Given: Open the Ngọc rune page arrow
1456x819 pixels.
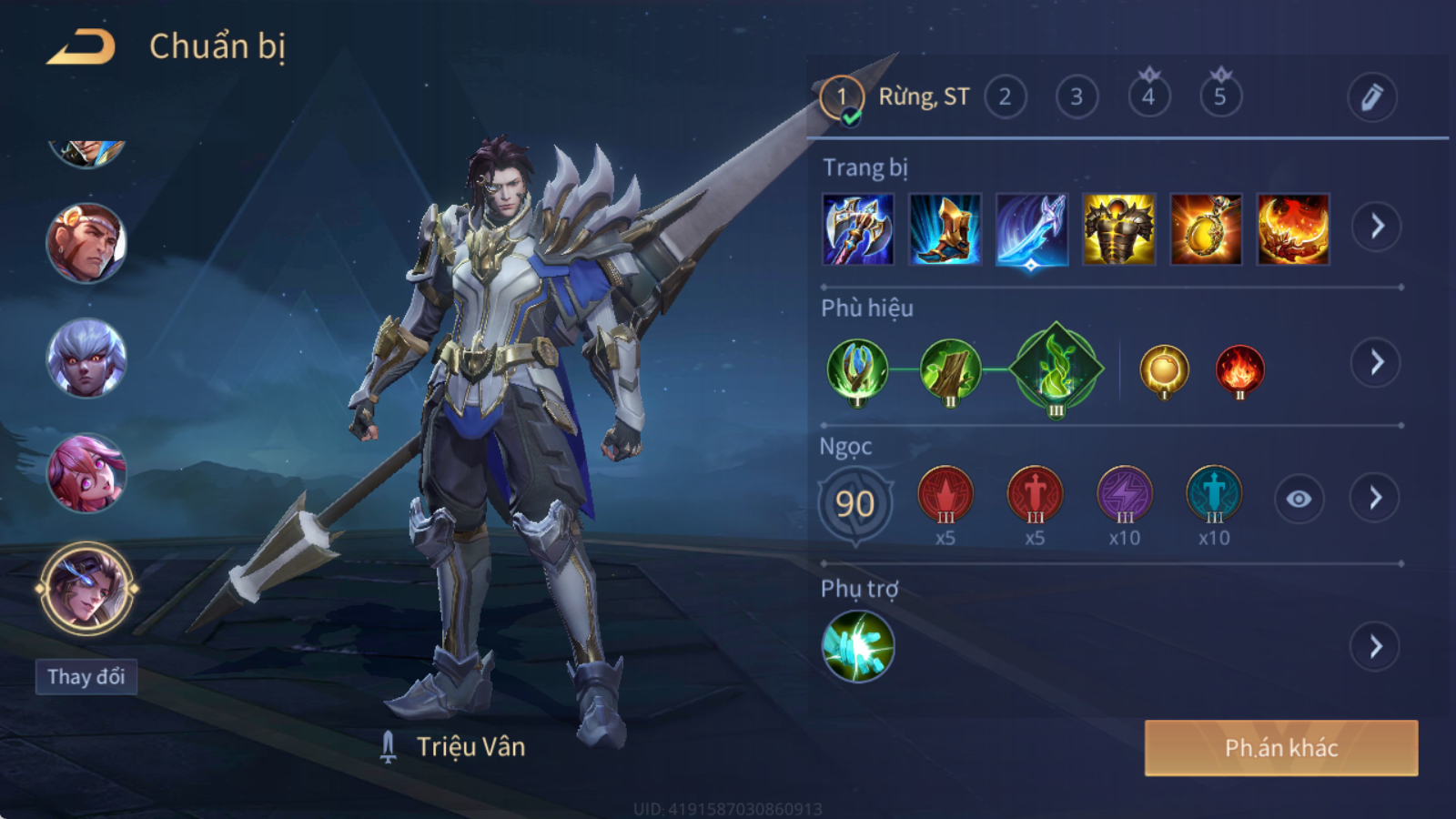Looking at the screenshot, I should (x=1375, y=498).
